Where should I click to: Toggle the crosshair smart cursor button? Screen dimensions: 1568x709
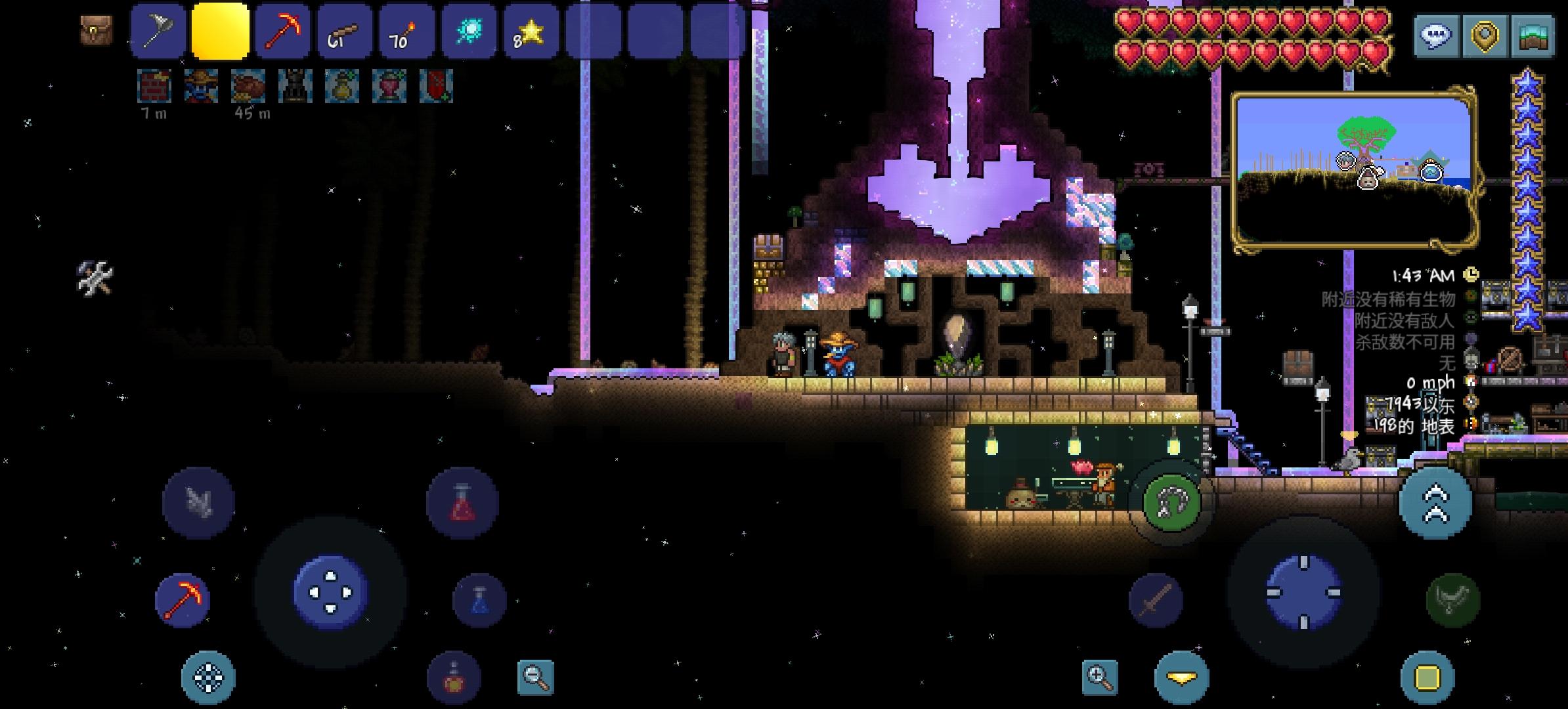(208, 677)
